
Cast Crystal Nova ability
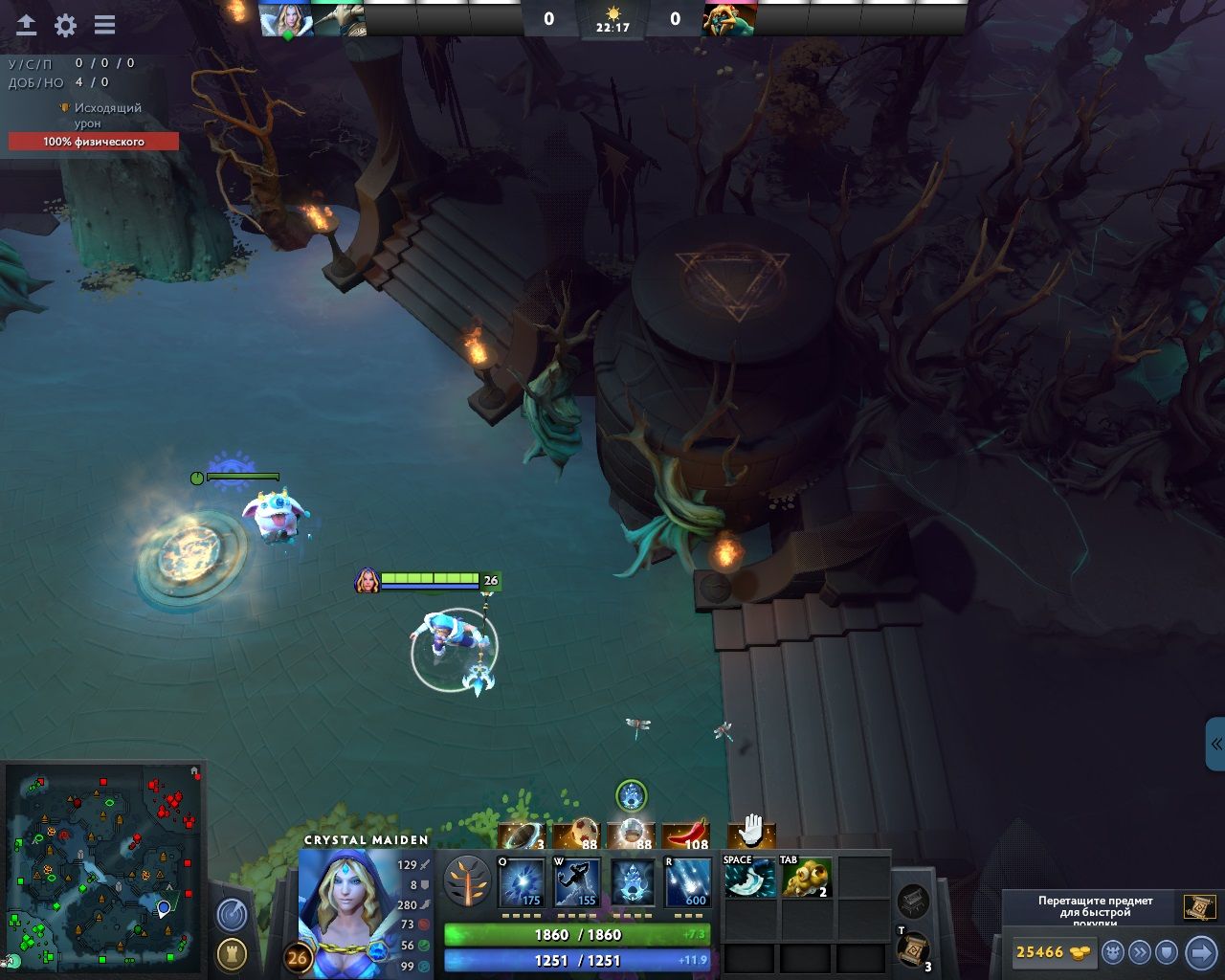point(522,882)
